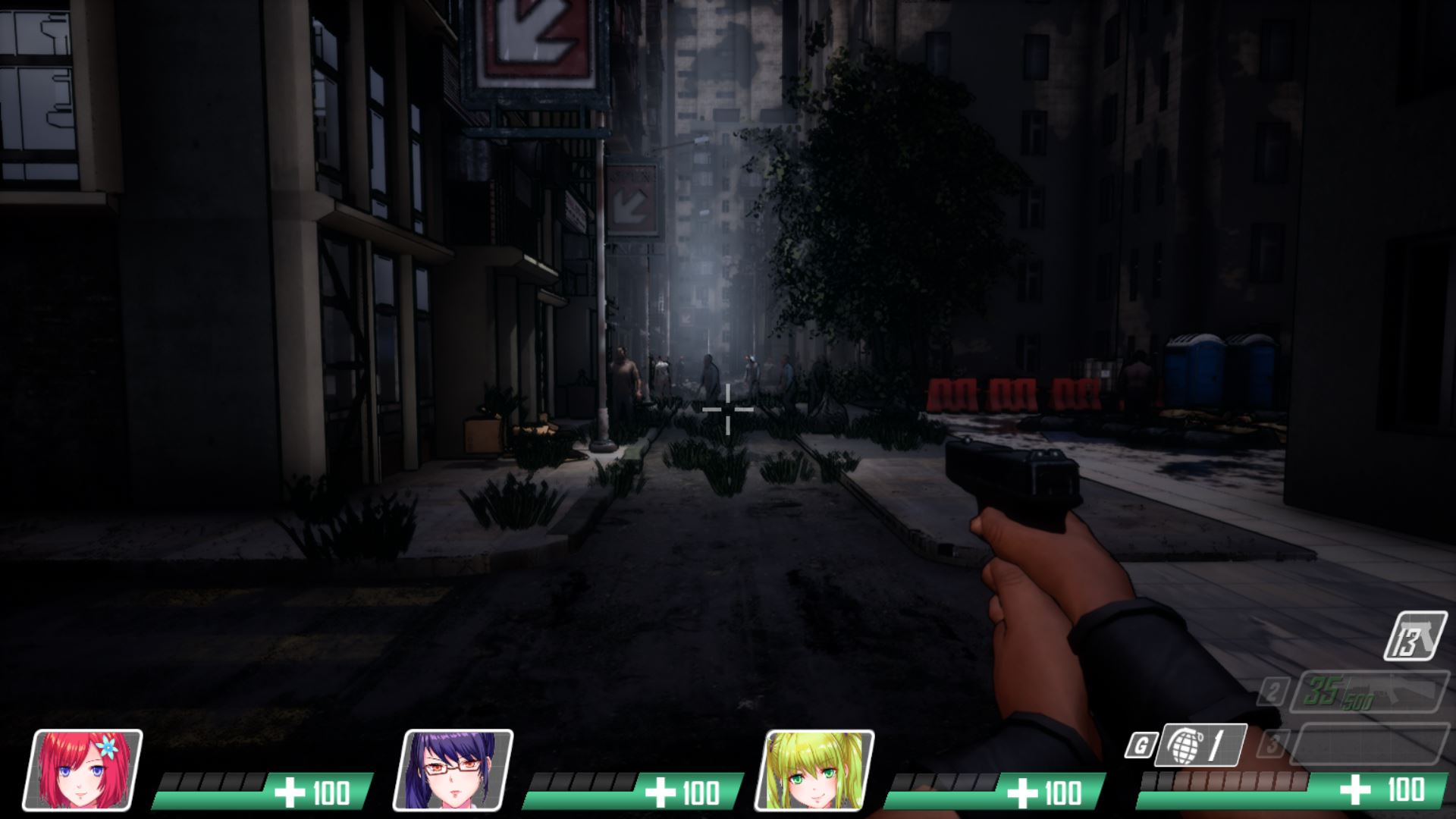Select the grenade icon next to the G key
Viewport: 1456px width, 819px height.
(x=1186, y=745)
